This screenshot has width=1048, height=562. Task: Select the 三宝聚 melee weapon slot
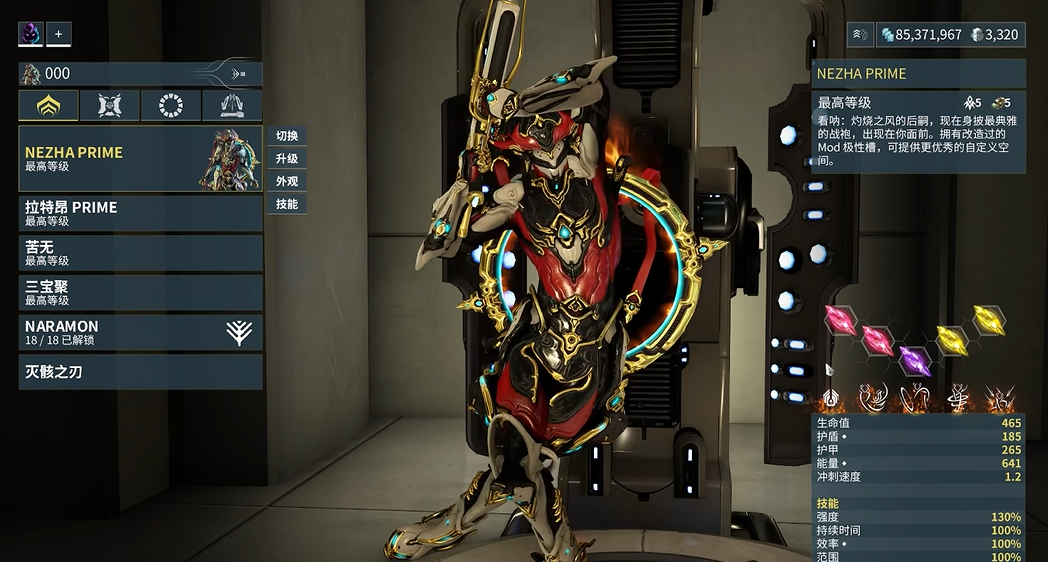140,292
